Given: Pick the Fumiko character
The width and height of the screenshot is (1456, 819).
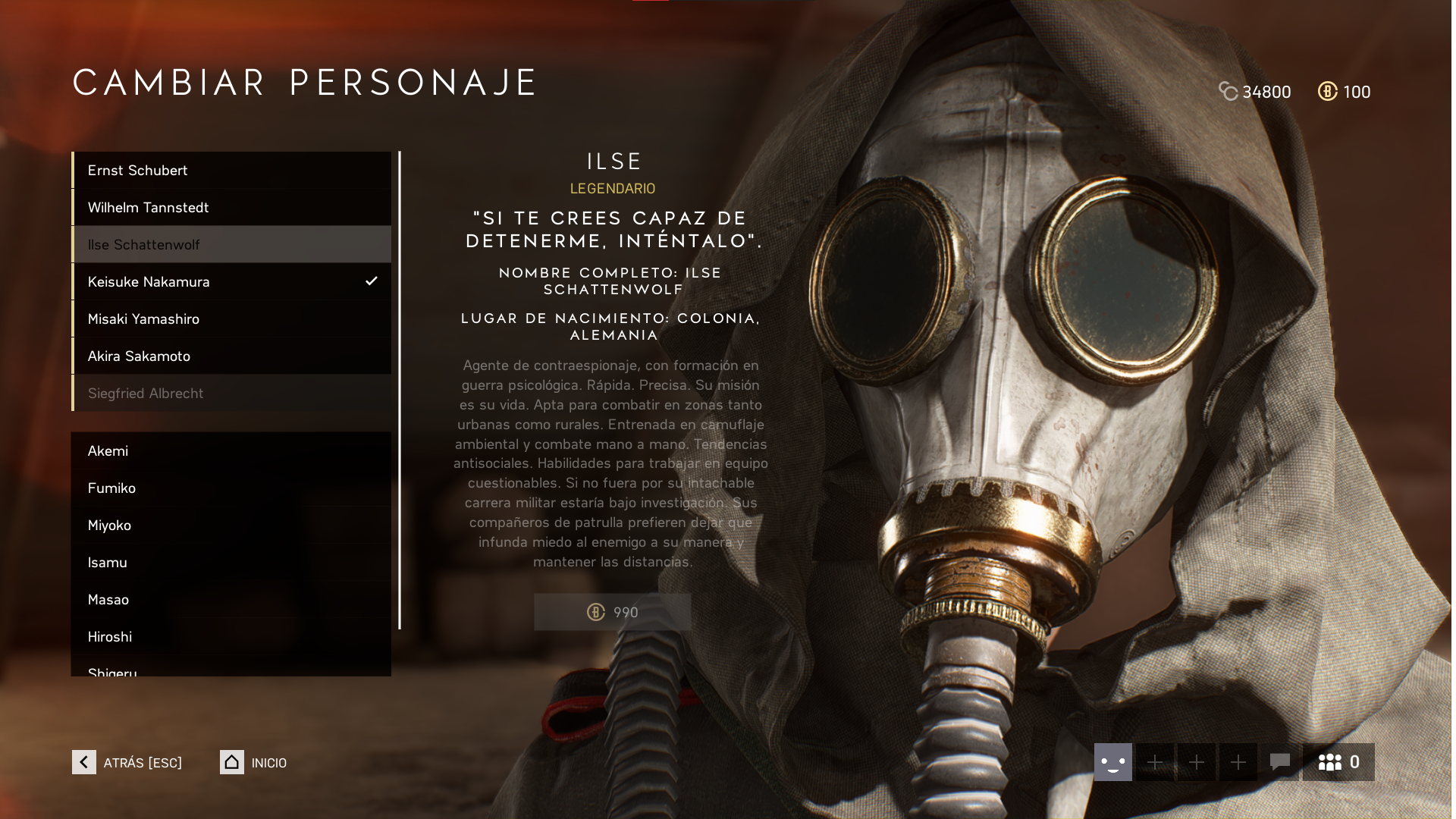Looking at the screenshot, I should click(x=231, y=488).
